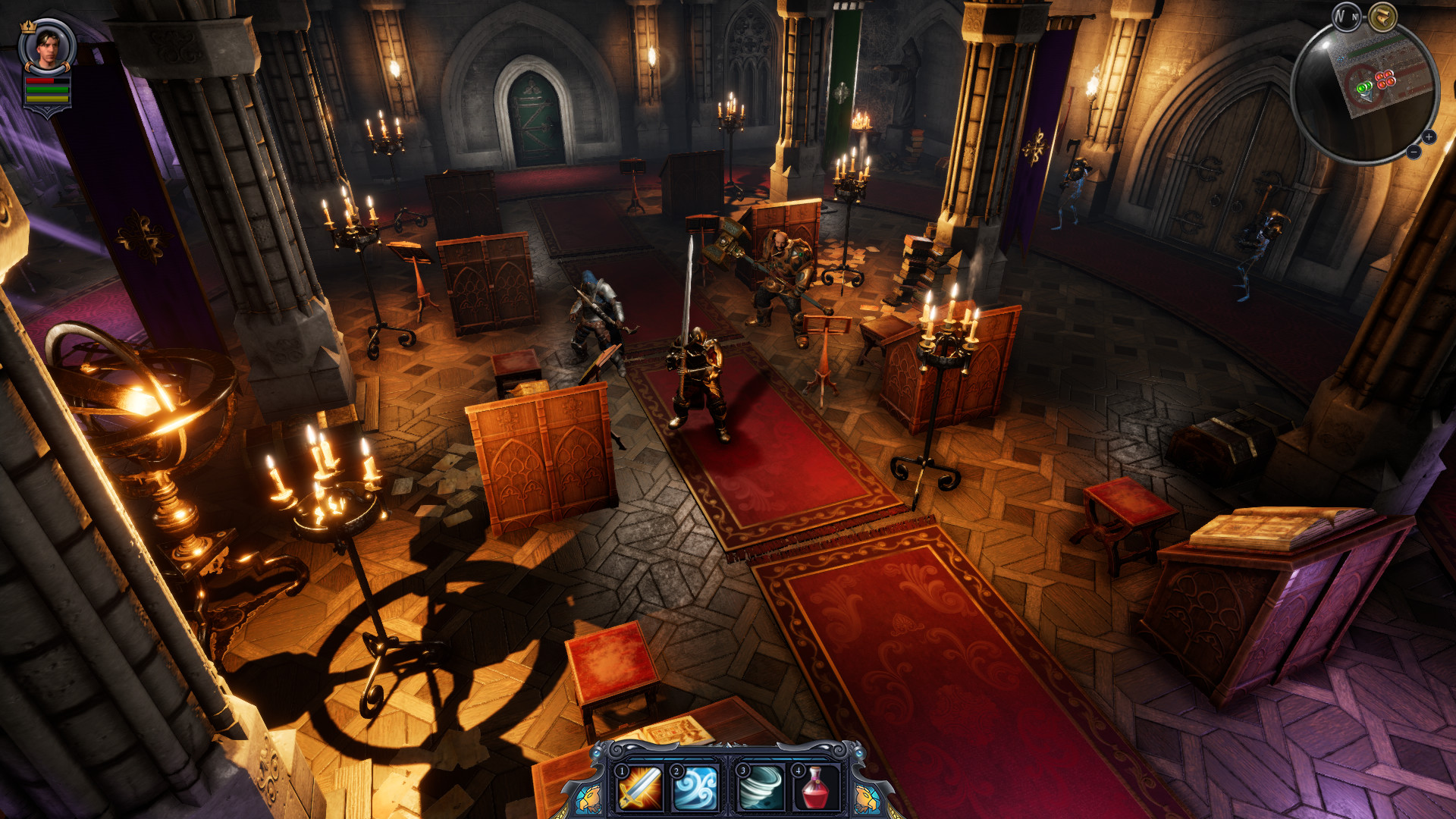The image size is (1456, 819).
Task: Click the player arrow marker on the minimap
Action: click(x=1367, y=97)
